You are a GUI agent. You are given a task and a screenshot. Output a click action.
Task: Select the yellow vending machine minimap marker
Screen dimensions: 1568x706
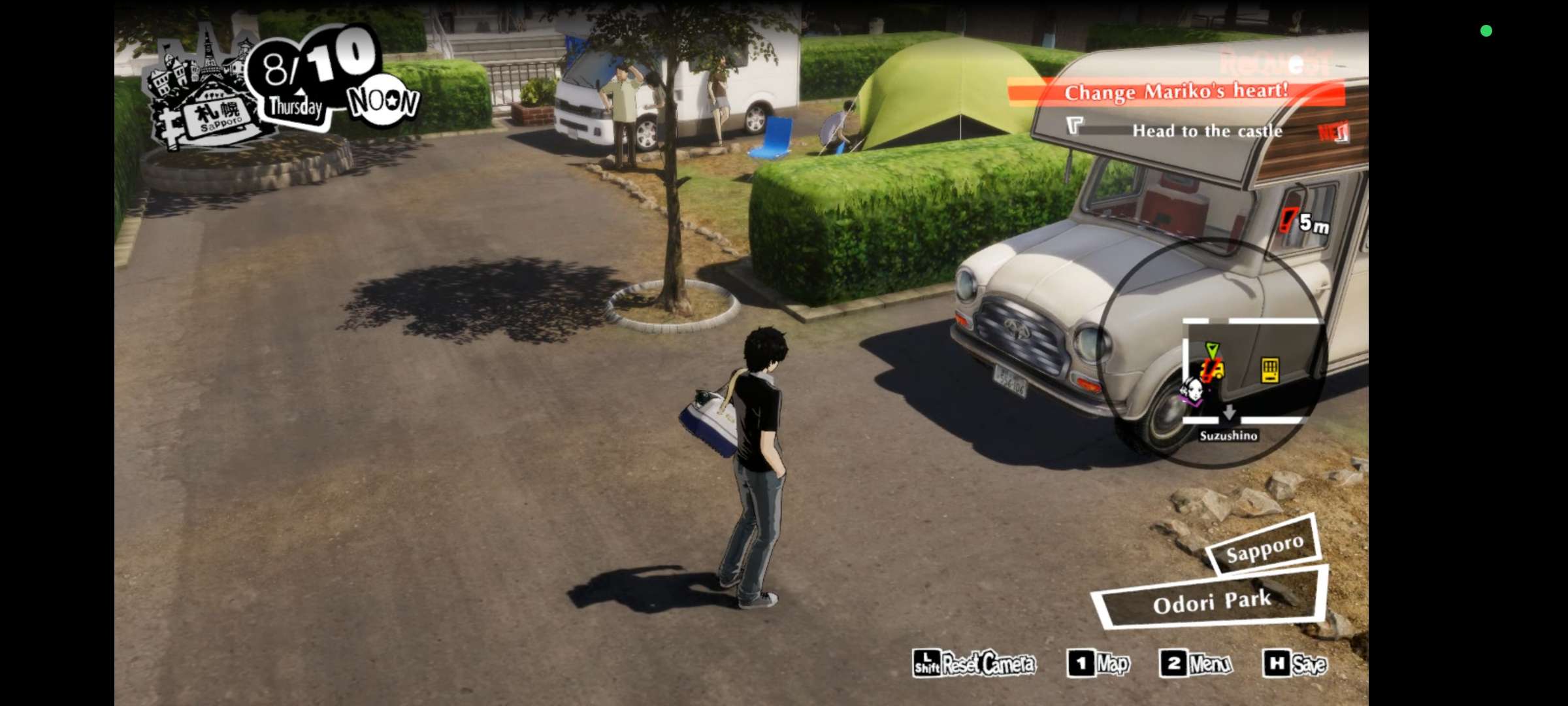[1269, 370]
